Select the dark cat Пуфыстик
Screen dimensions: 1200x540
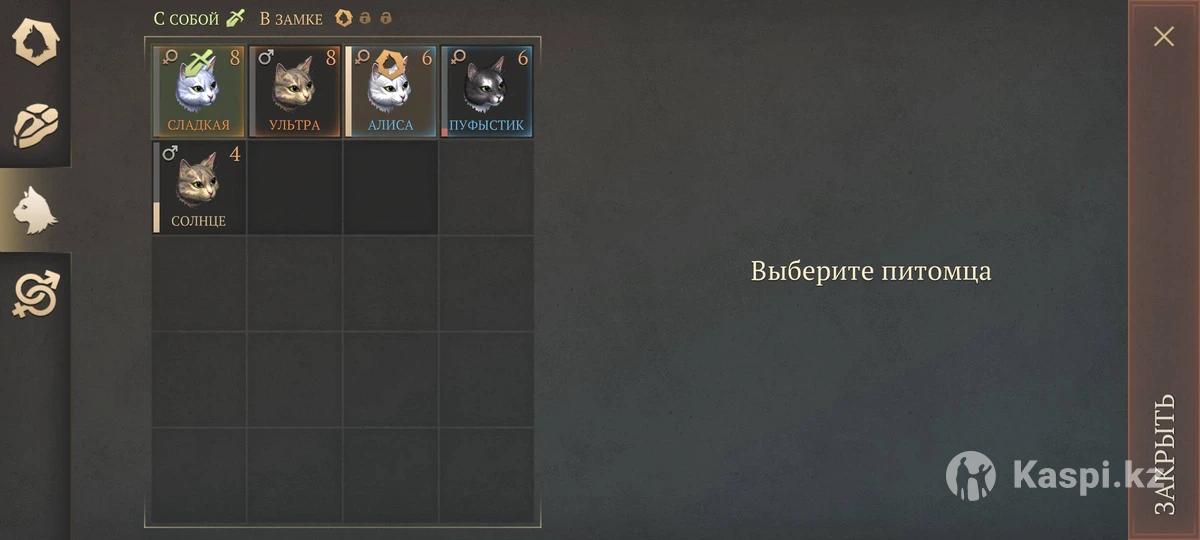click(487, 92)
